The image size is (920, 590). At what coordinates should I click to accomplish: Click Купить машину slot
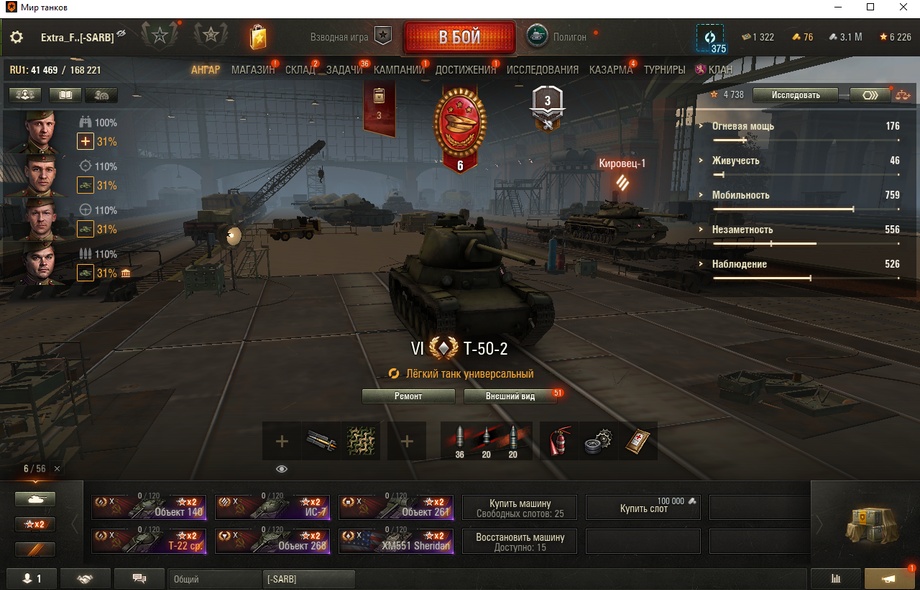pyautogui.click(x=519, y=508)
